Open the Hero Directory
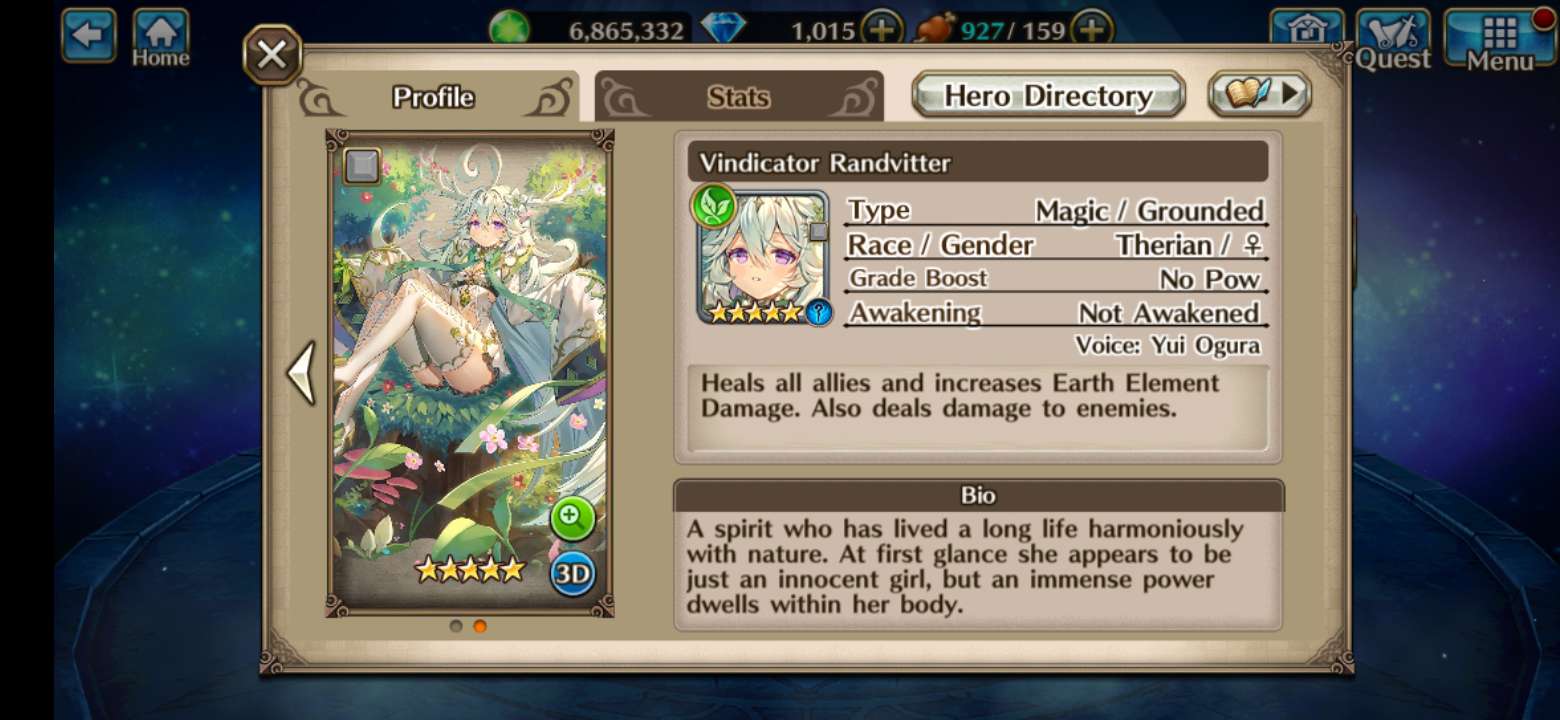 click(1048, 95)
